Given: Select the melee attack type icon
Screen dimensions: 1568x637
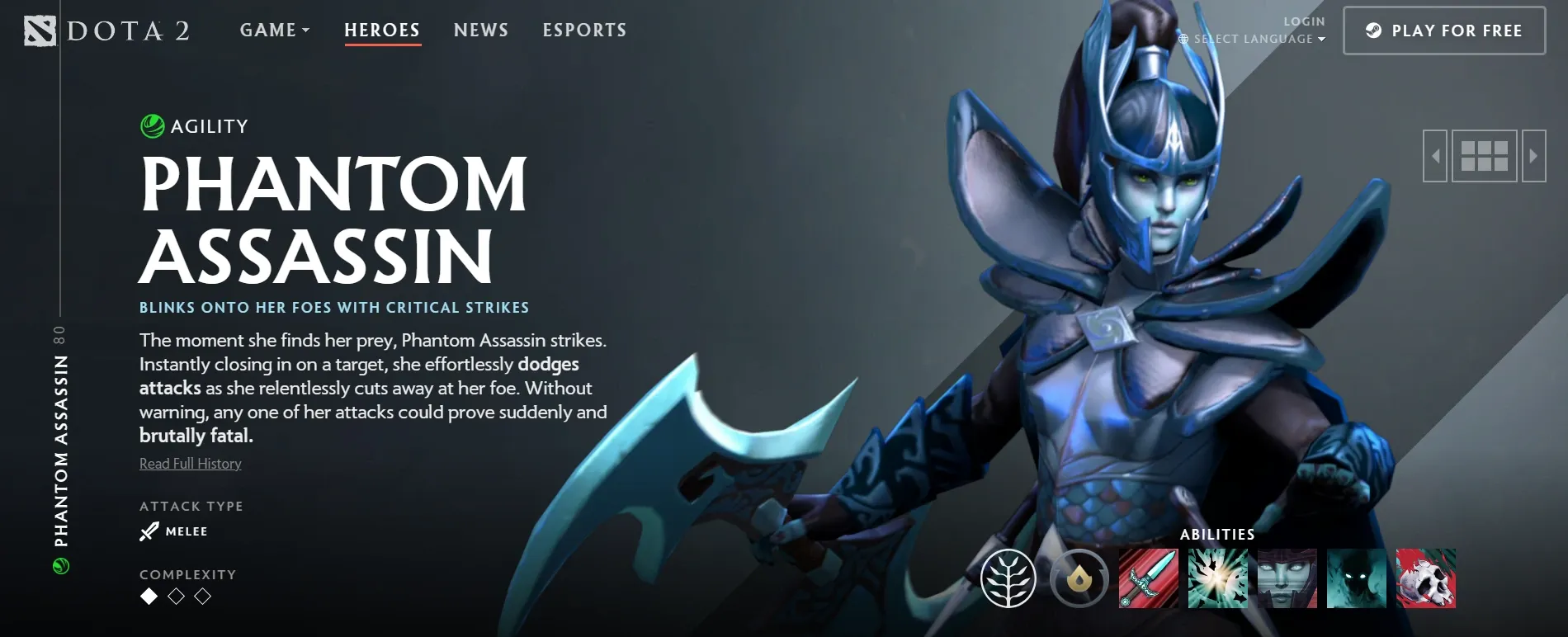Looking at the screenshot, I should coord(148,531).
